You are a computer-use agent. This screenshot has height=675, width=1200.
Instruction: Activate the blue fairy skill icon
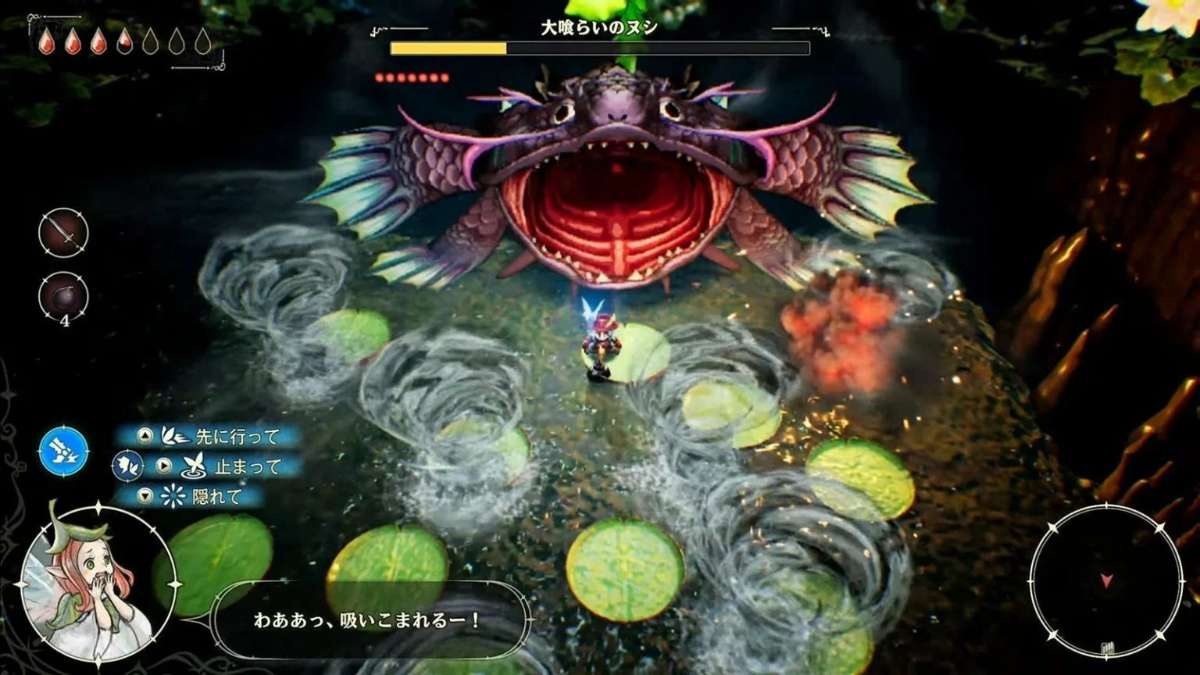pyautogui.click(x=64, y=450)
